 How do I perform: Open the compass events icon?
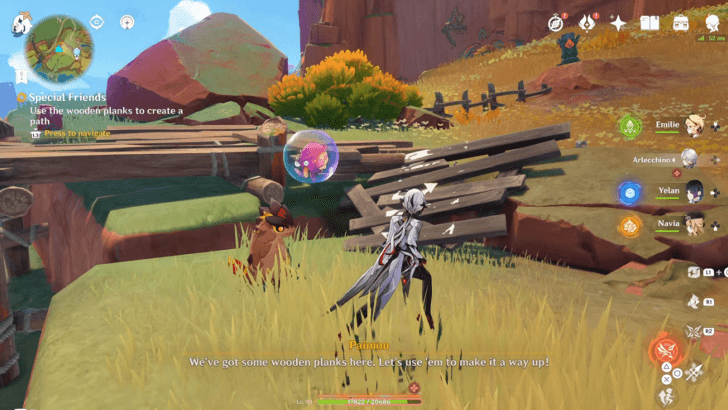click(x=556, y=23)
